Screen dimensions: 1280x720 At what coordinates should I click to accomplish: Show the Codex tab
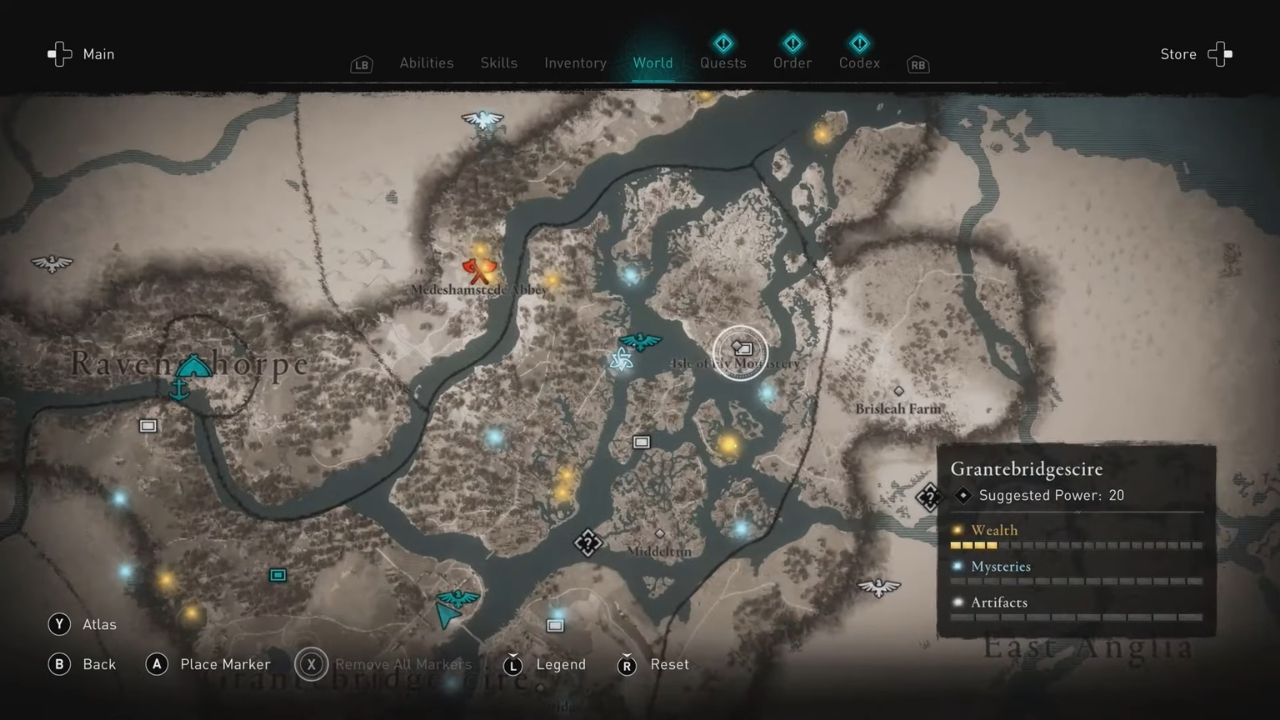[859, 62]
